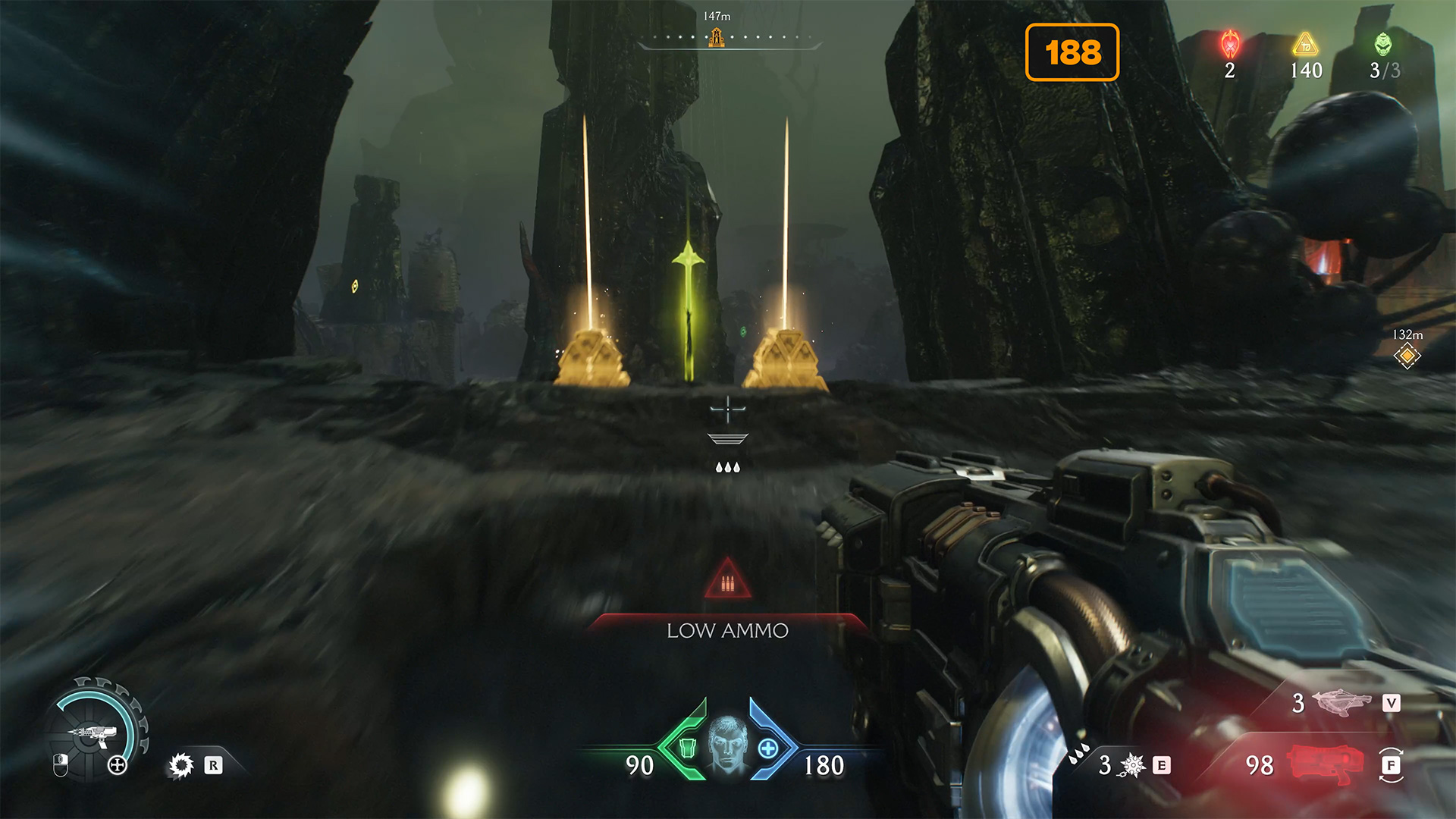Image resolution: width=1456 pixels, height=819 pixels.
Task: Click the red demon skull counter icon
Action: [1229, 45]
